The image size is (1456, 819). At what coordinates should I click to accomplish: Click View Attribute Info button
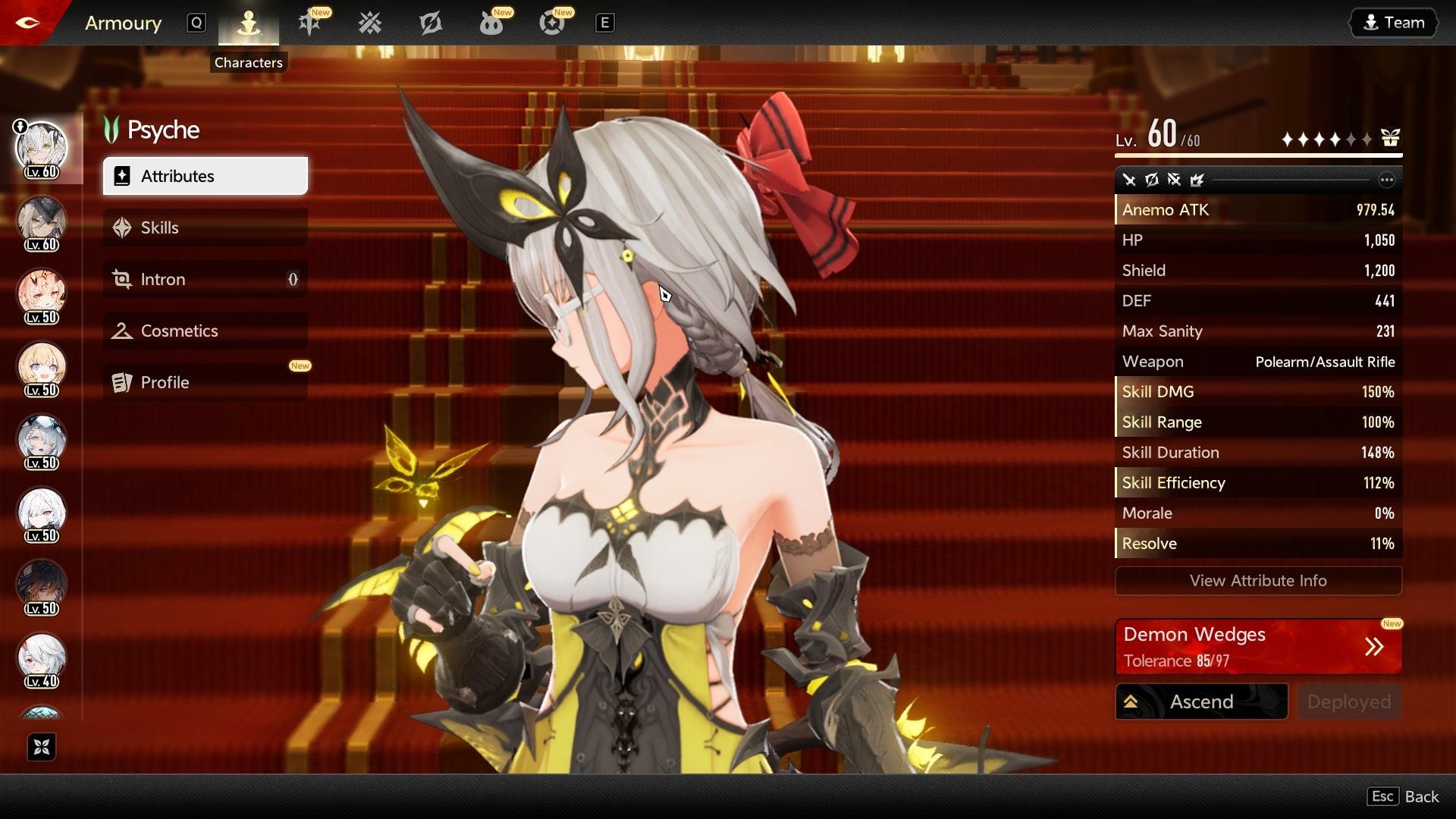1258,581
